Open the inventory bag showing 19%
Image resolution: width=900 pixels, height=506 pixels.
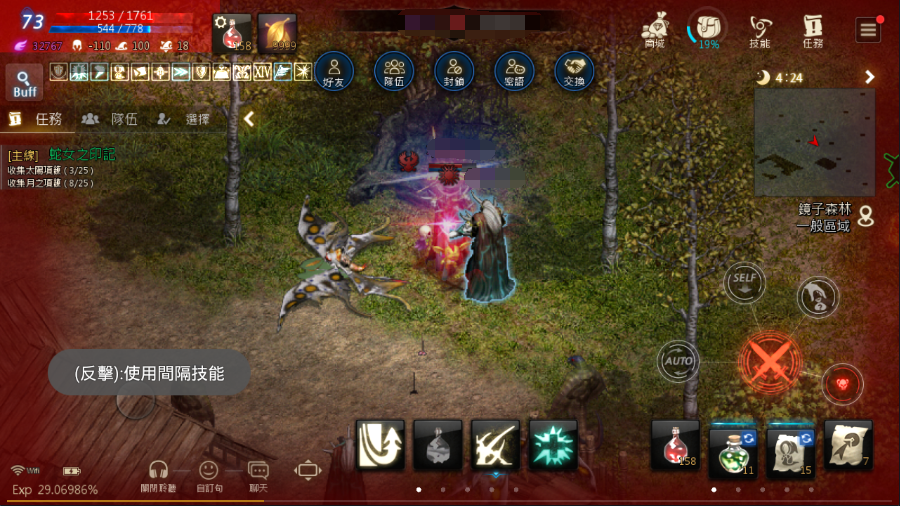[x=708, y=28]
